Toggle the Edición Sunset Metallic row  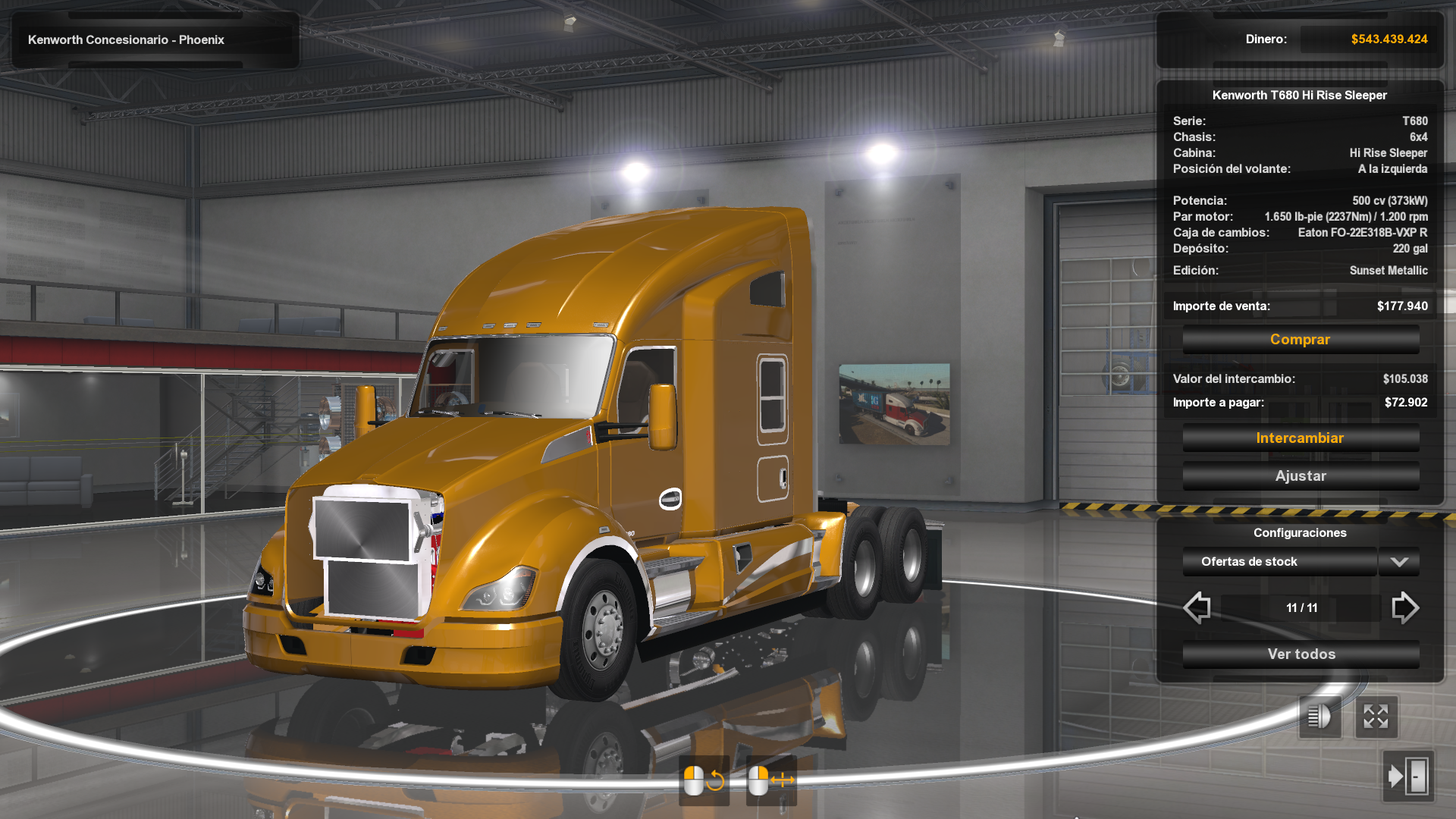[x=1300, y=270]
